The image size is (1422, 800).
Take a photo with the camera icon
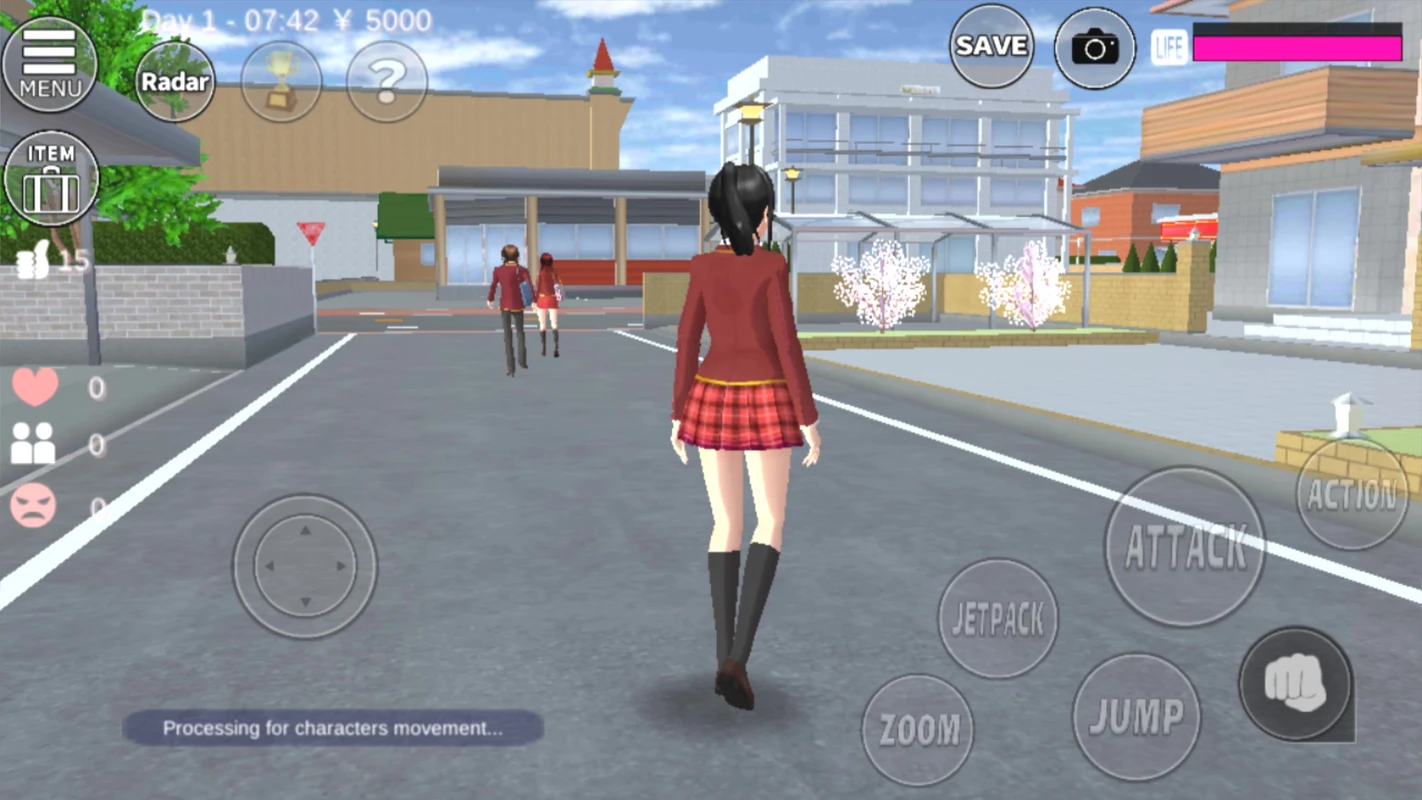[1092, 47]
